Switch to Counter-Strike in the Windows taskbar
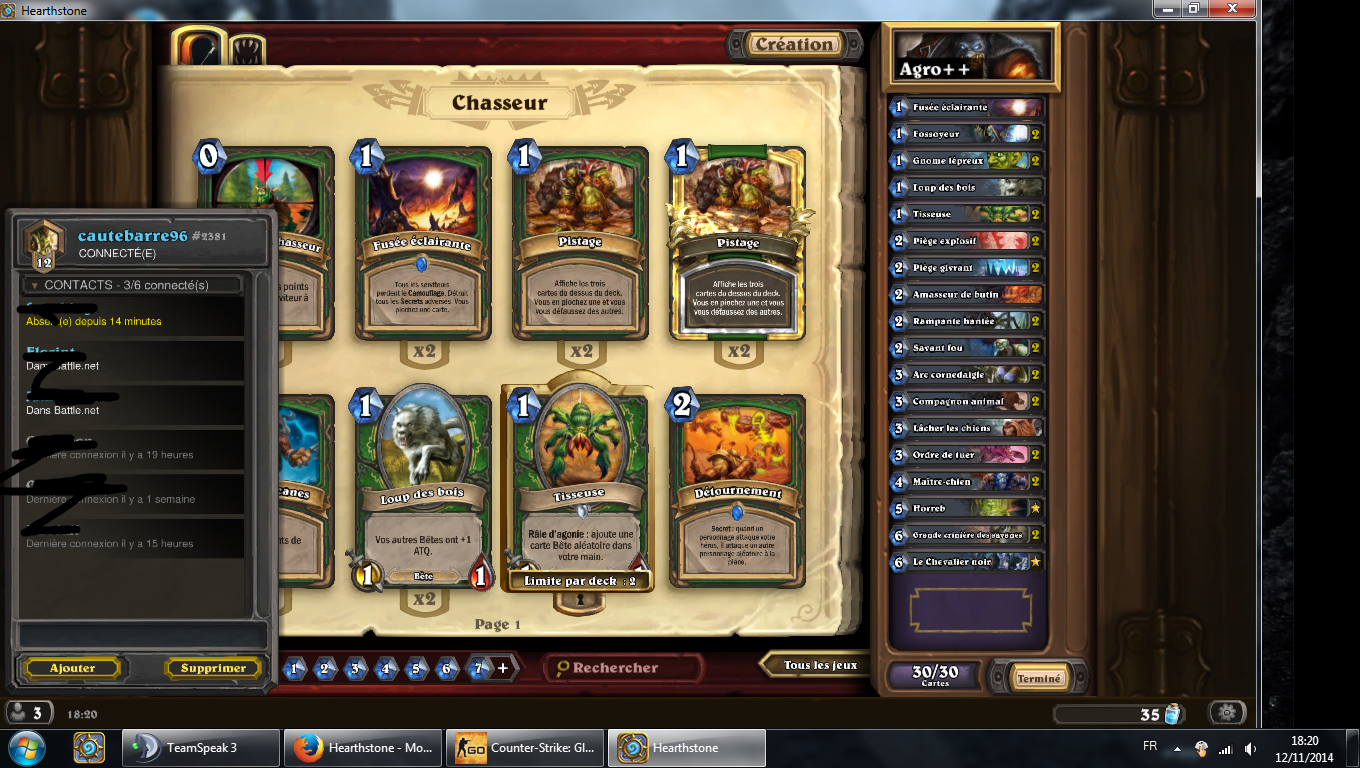 point(527,748)
